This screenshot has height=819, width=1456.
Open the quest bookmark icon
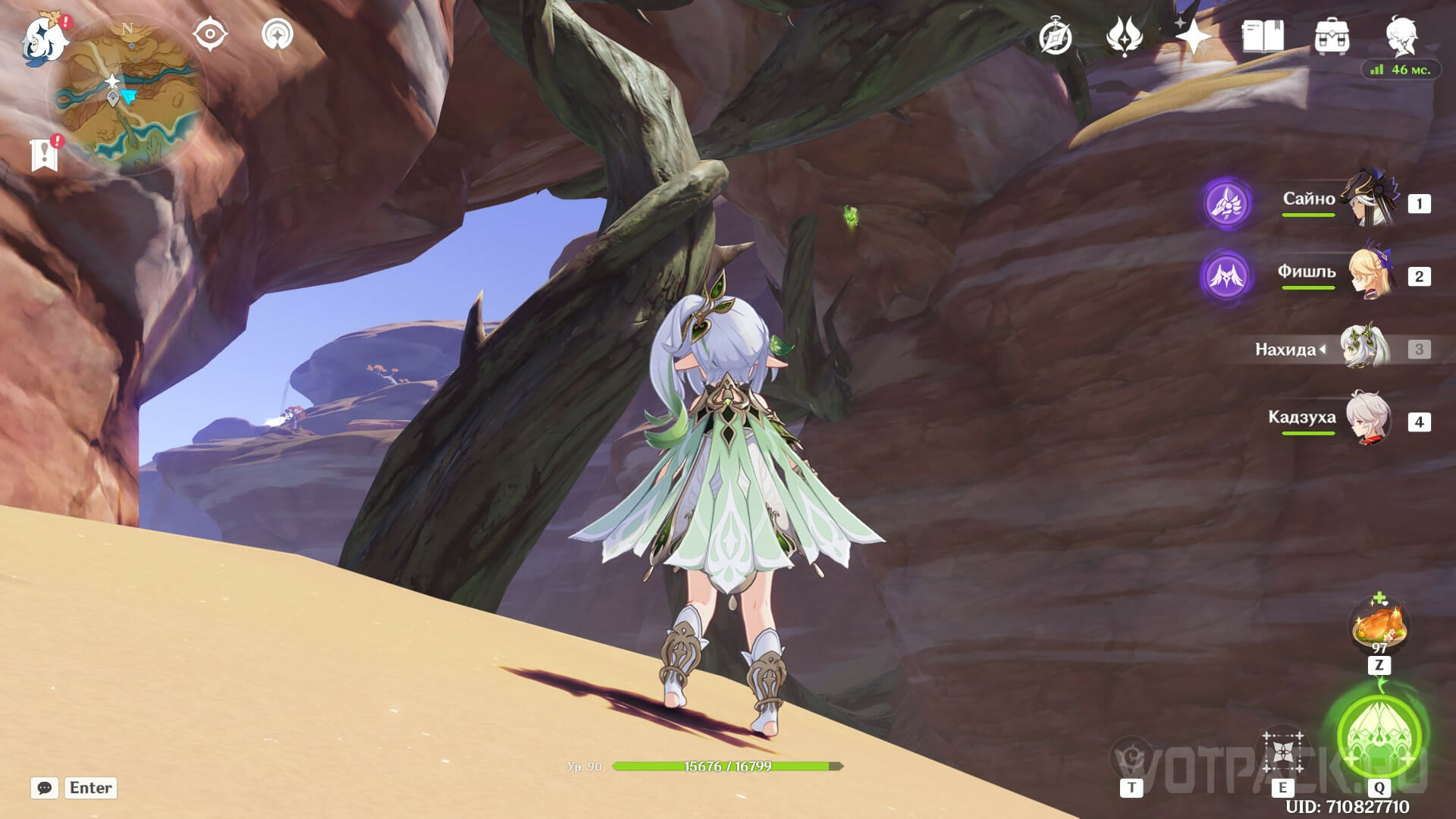(44, 152)
